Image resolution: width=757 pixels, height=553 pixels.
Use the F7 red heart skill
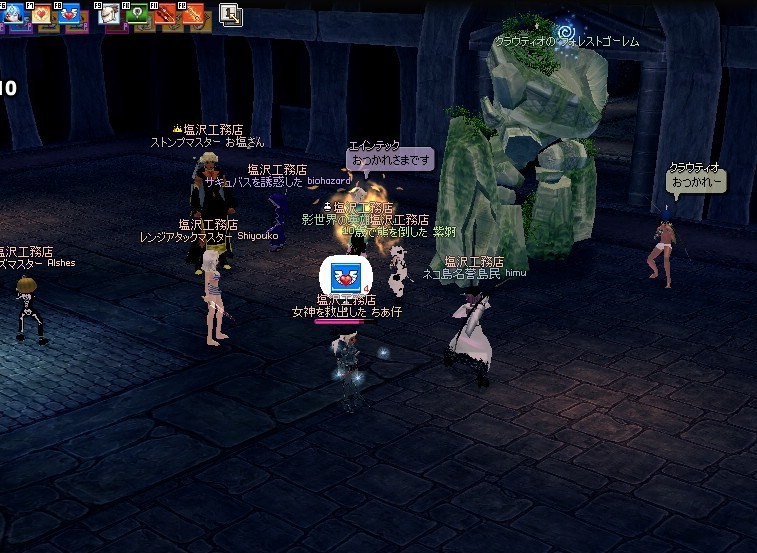click(x=42, y=14)
